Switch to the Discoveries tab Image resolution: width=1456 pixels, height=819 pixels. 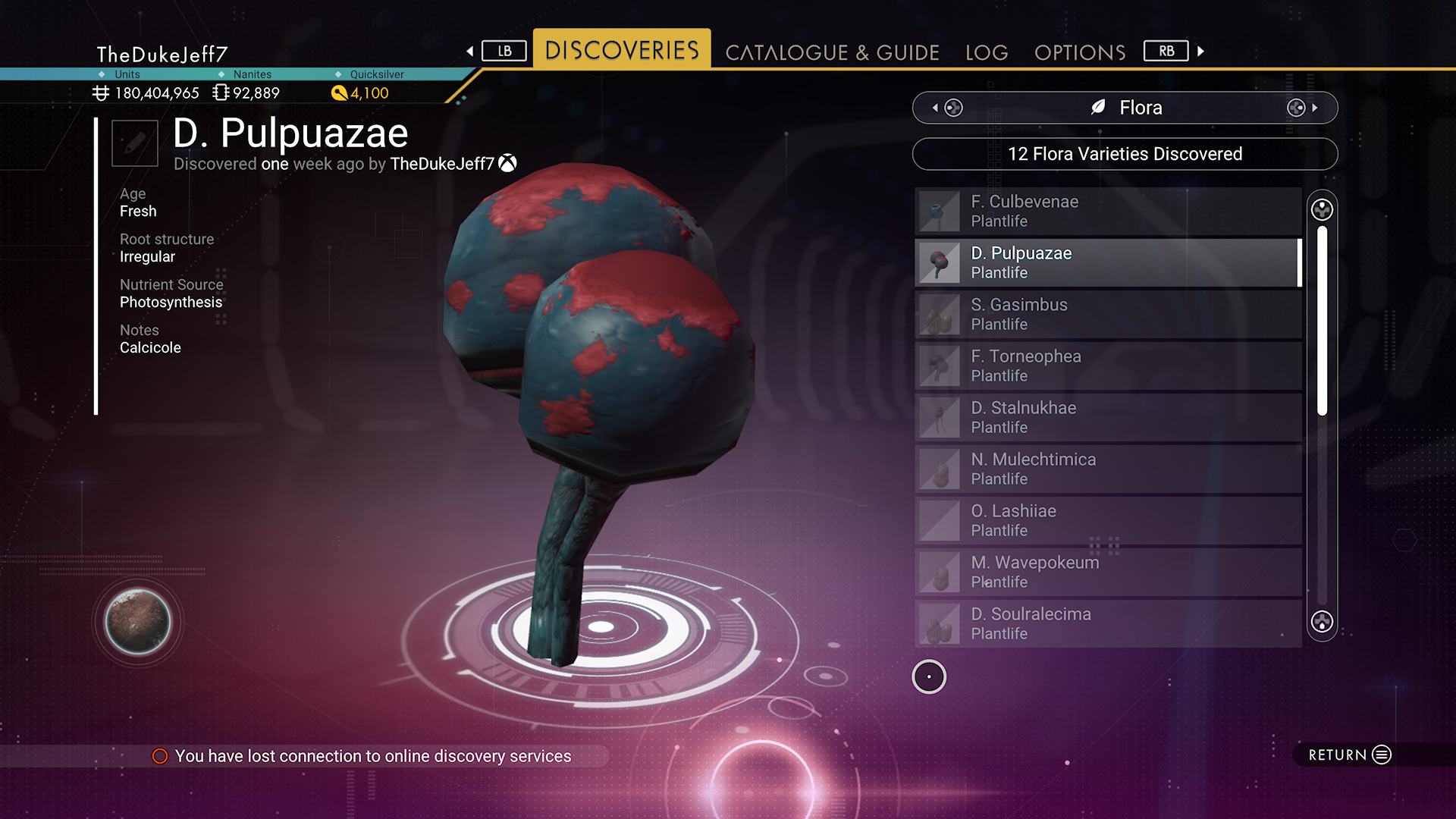pyautogui.click(x=622, y=50)
